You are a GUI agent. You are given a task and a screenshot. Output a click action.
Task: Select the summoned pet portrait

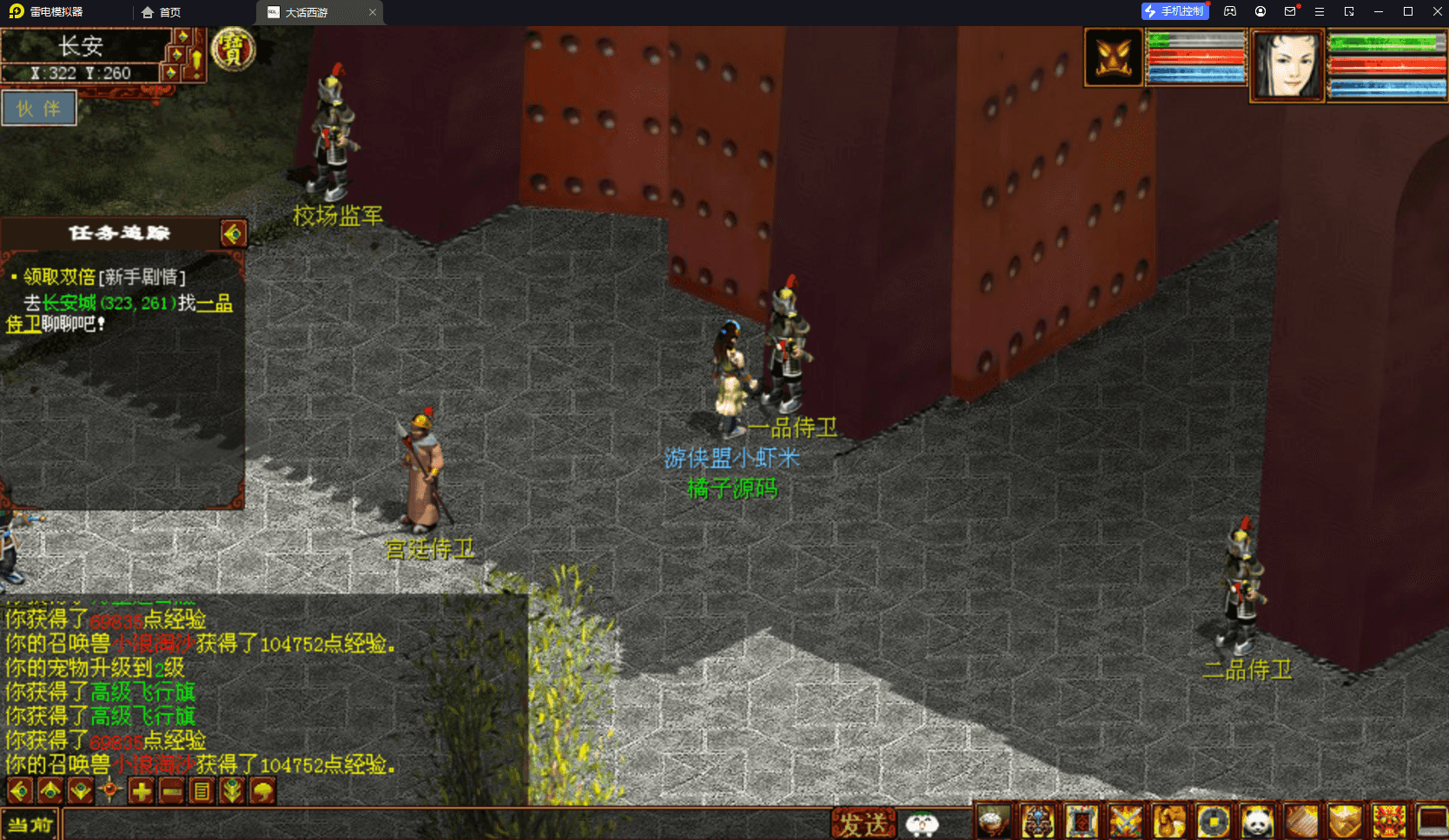(x=1113, y=58)
